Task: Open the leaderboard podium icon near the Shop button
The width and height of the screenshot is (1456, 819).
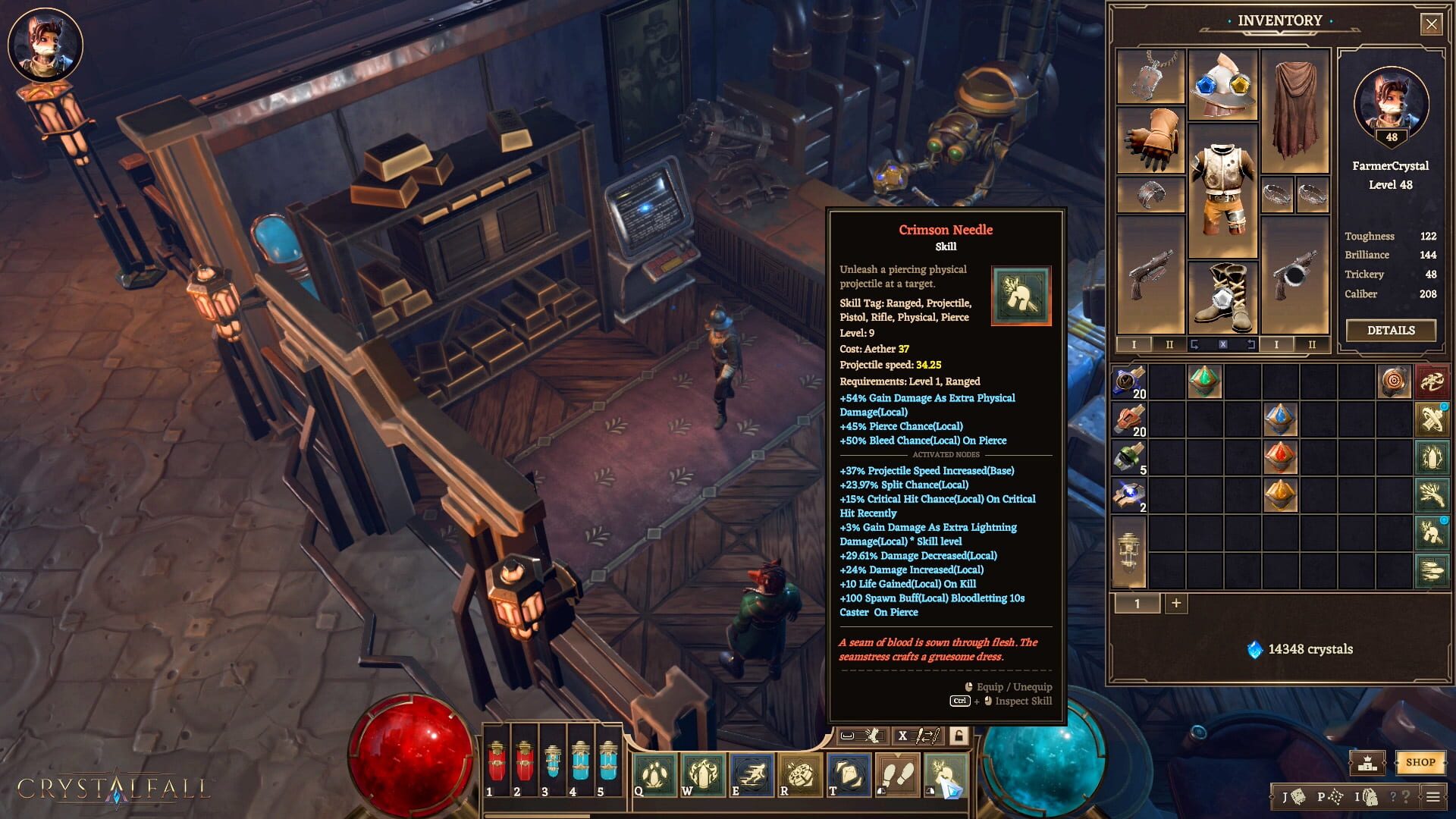Action: point(1367,763)
